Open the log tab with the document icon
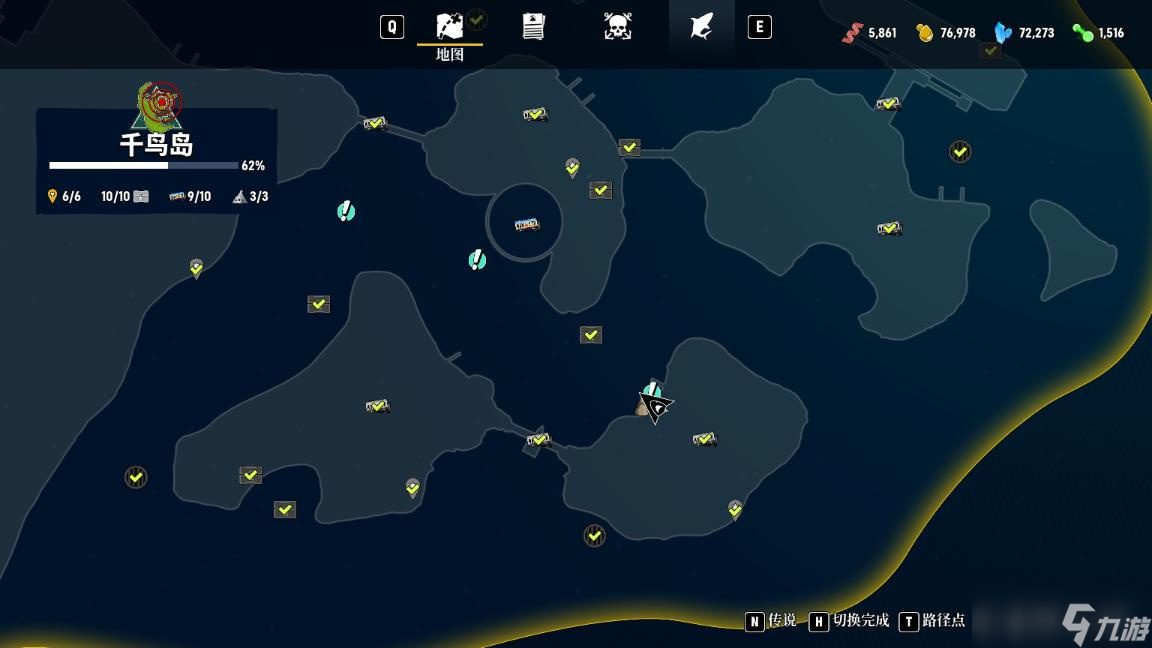 pyautogui.click(x=534, y=27)
